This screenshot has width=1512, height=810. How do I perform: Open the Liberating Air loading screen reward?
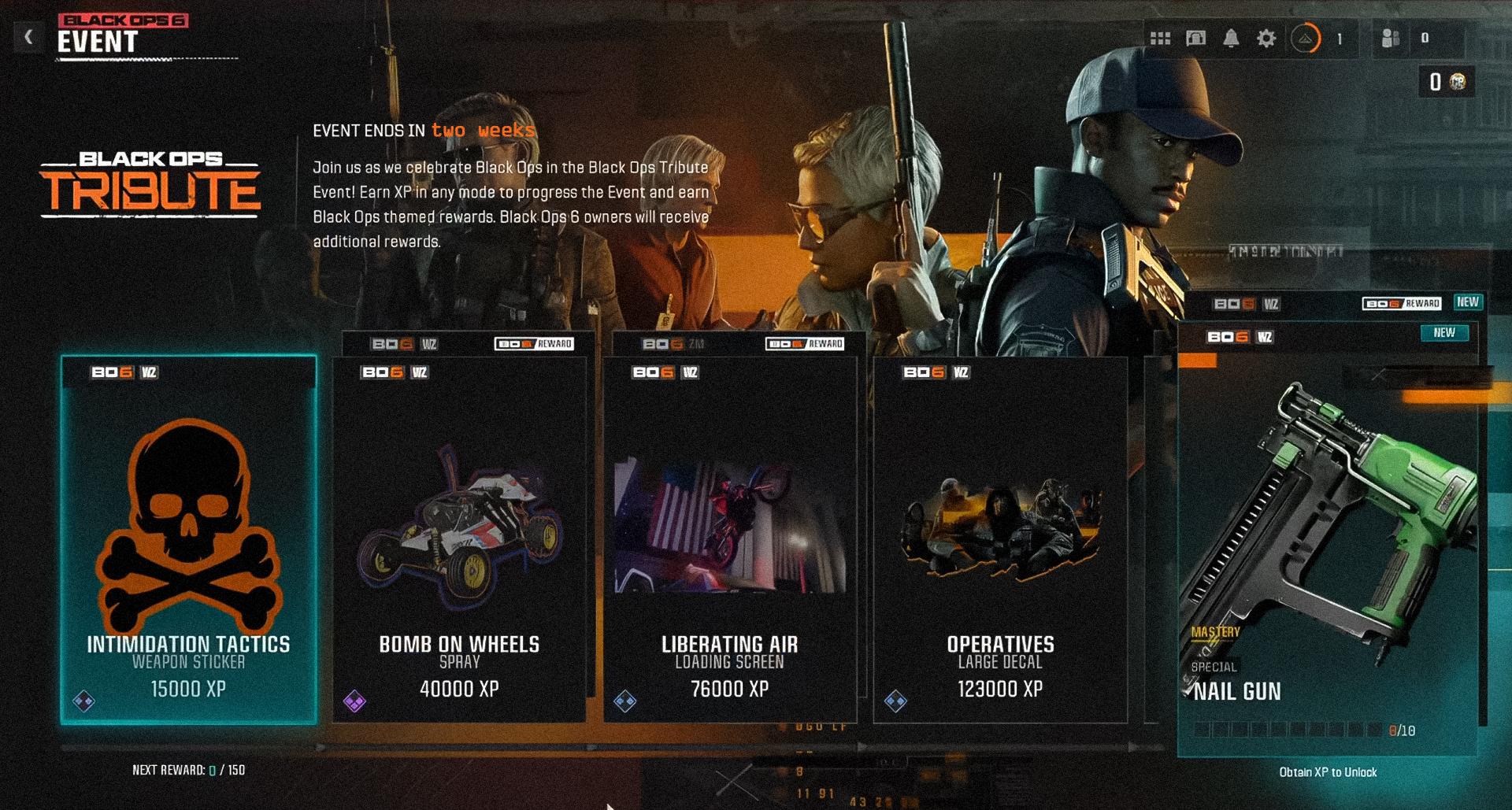(x=730, y=539)
